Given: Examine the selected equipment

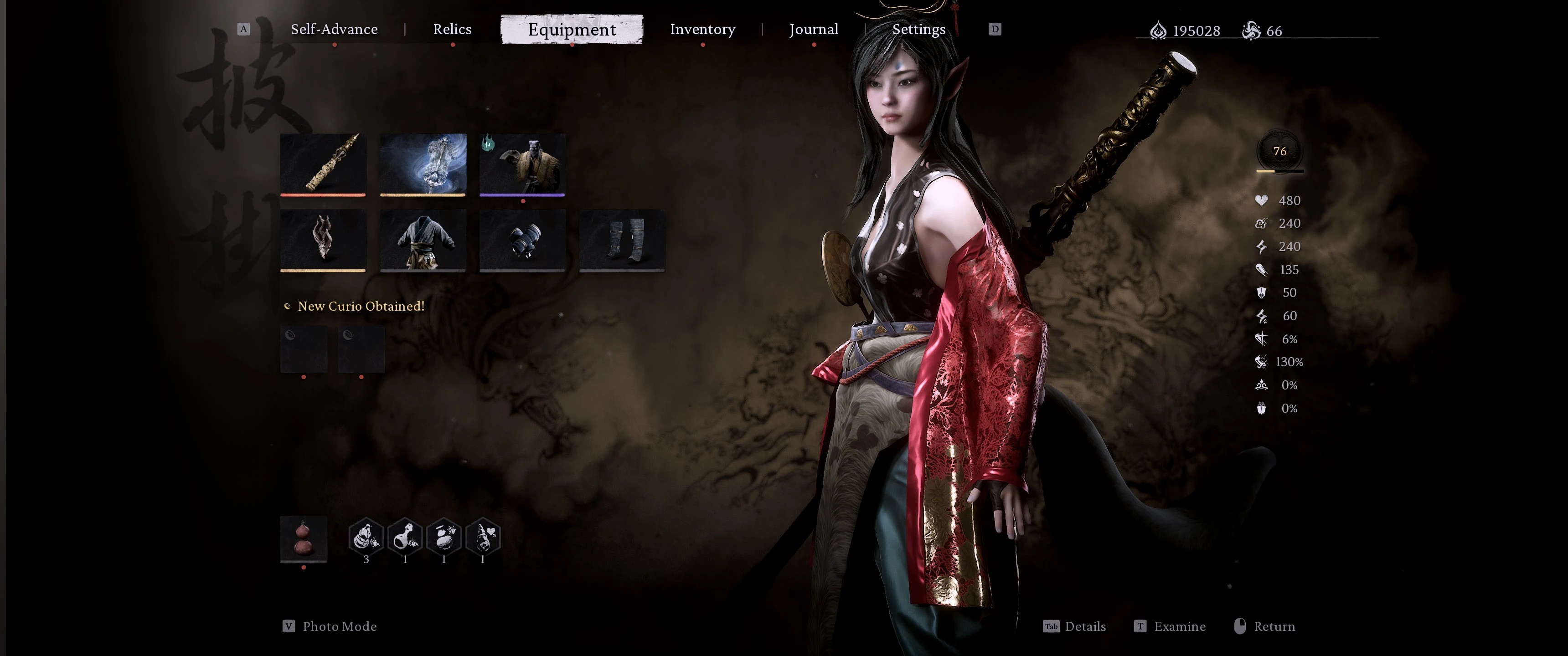Looking at the screenshot, I should tap(1179, 626).
